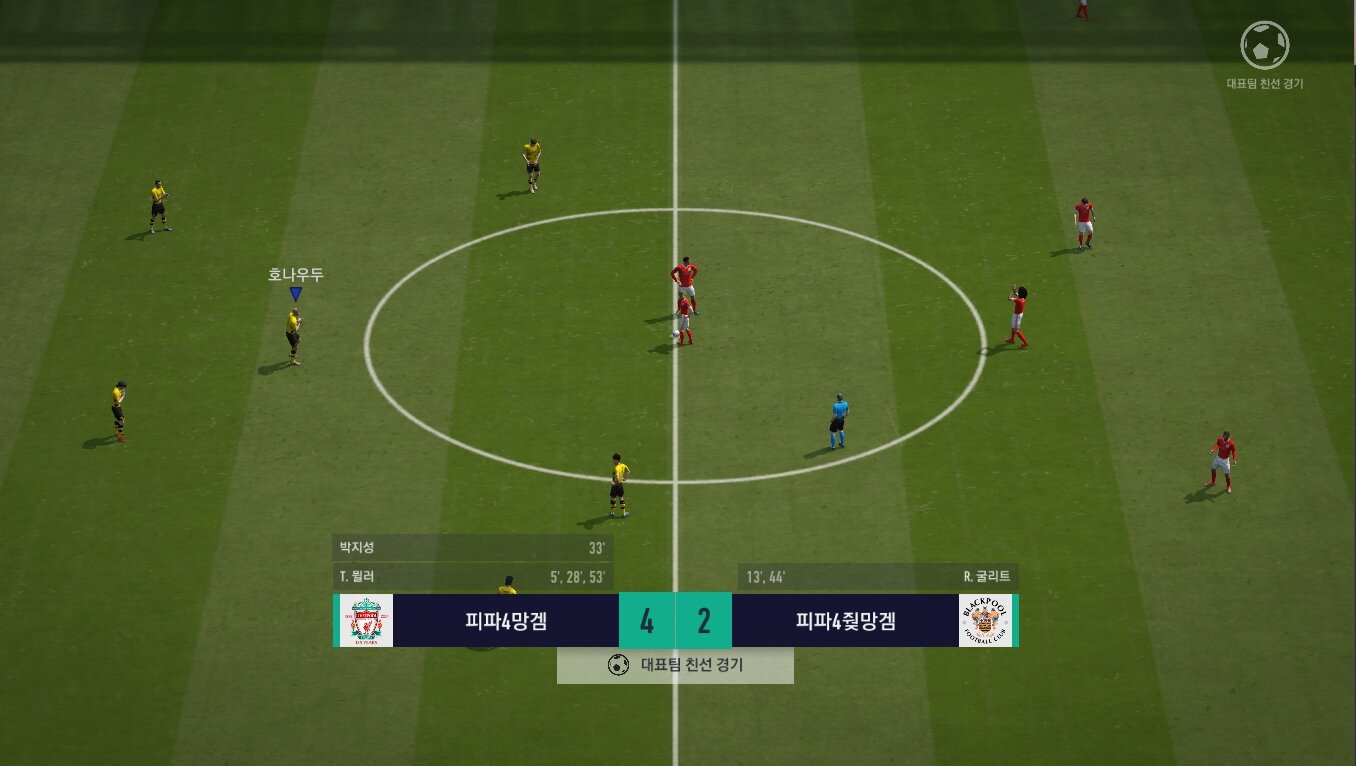1356x766 pixels.
Task: Click the Liverpool club crest
Action: (366, 621)
